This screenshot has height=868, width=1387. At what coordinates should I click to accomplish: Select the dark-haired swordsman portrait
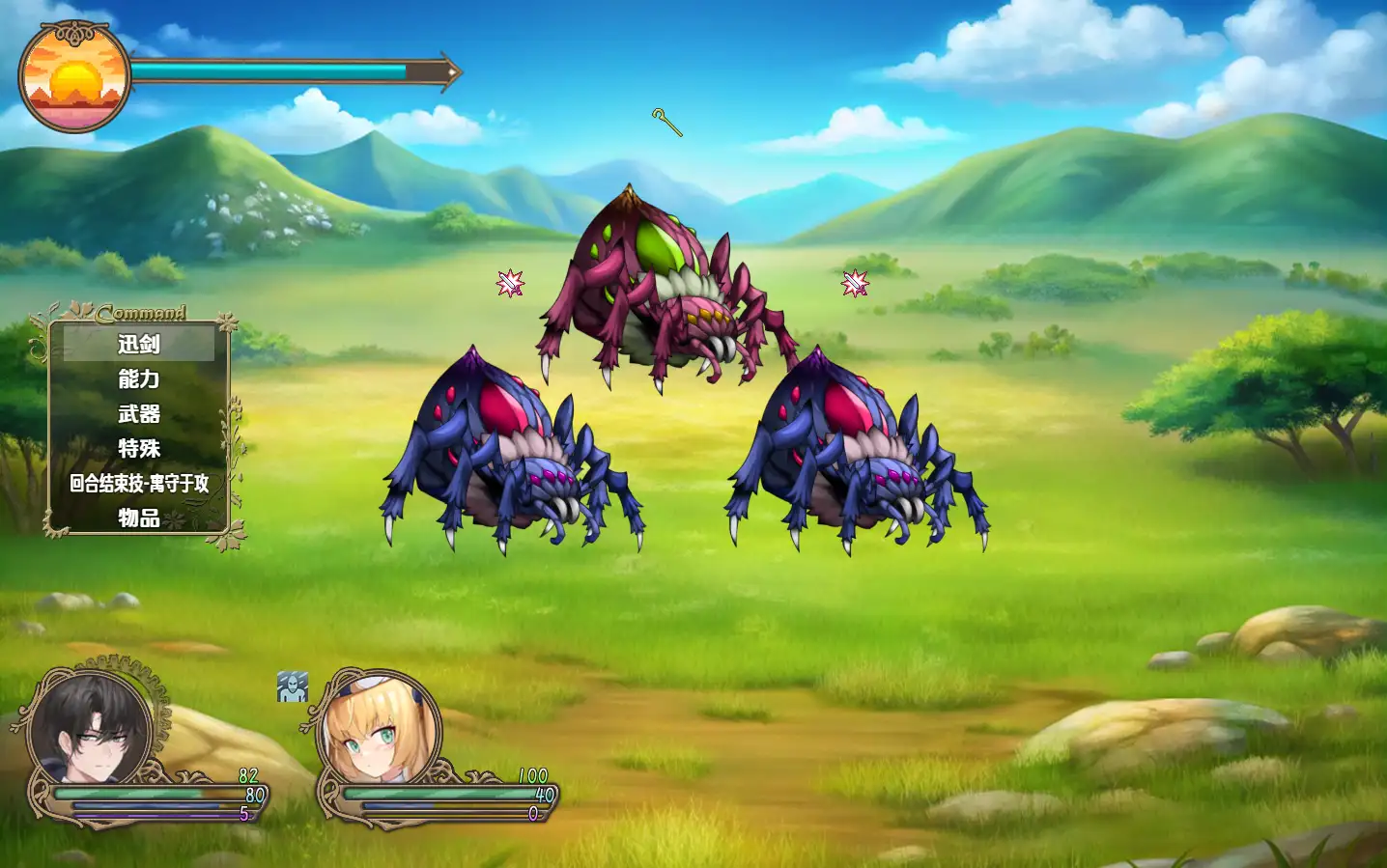click(x=92, y=729)
